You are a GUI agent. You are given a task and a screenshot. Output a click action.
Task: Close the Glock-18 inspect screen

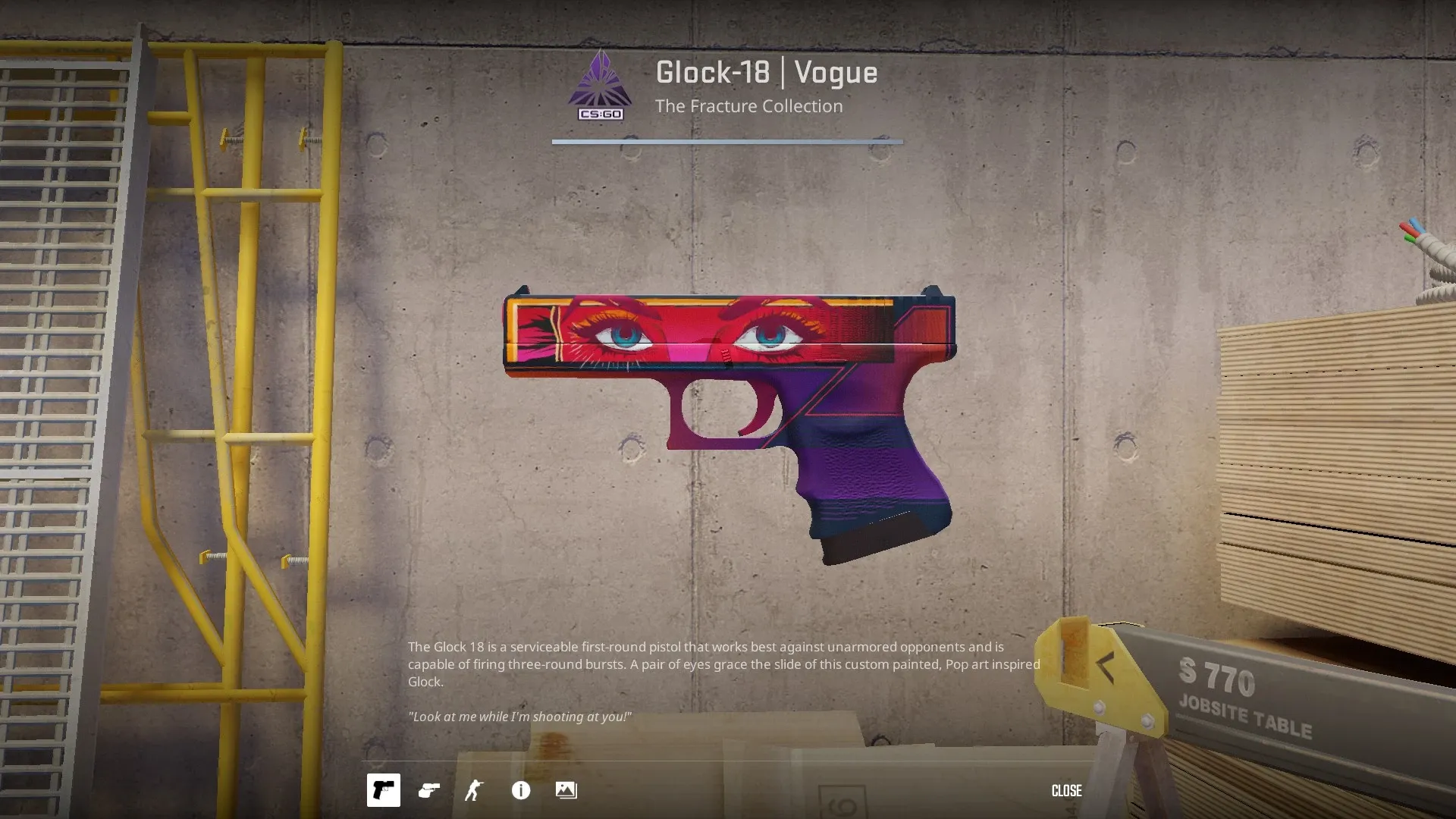pos(1066,790)
